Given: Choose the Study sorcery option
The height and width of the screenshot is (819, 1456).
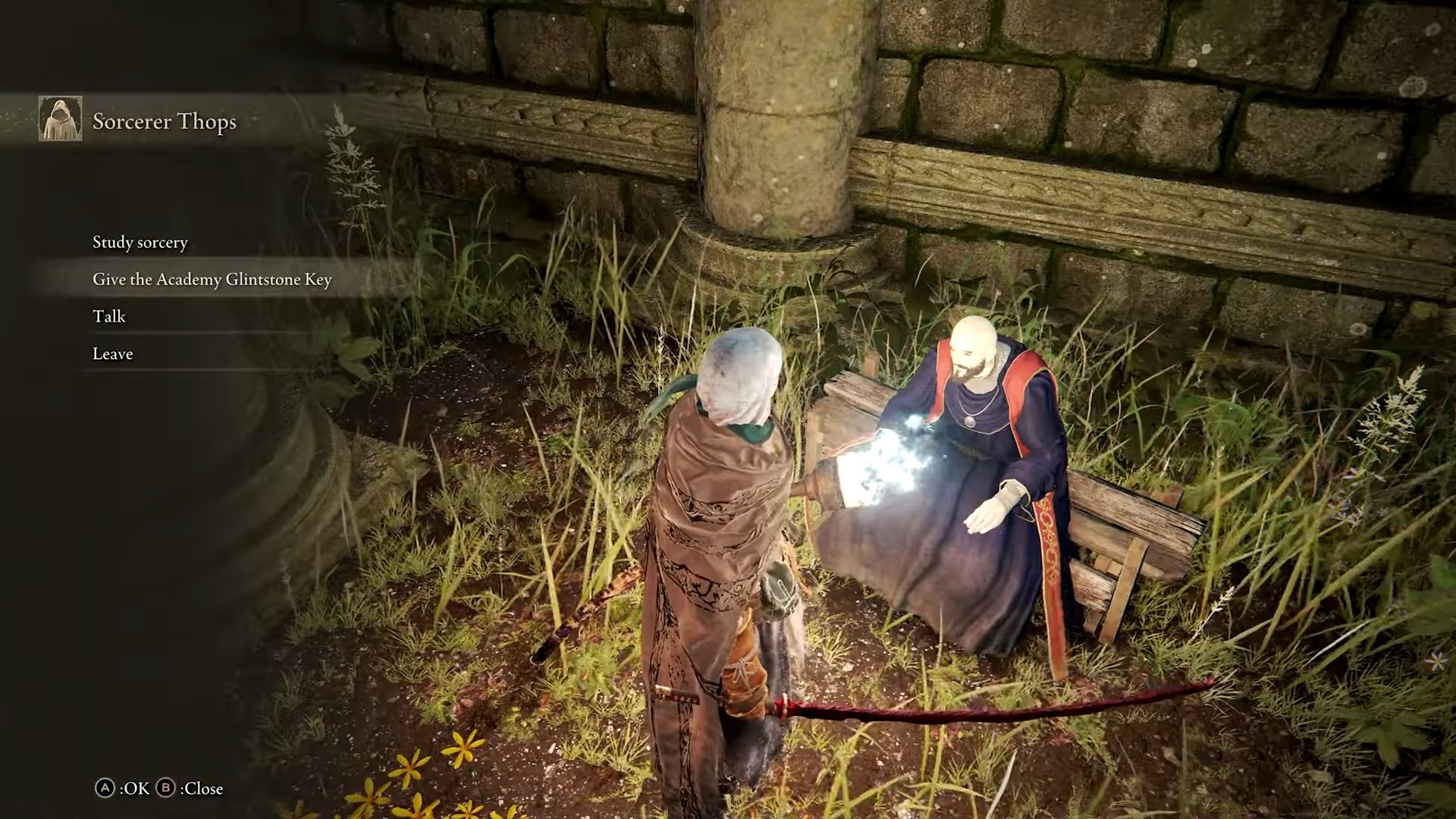Looking at the screenshot, I should [x=140, y=243].
